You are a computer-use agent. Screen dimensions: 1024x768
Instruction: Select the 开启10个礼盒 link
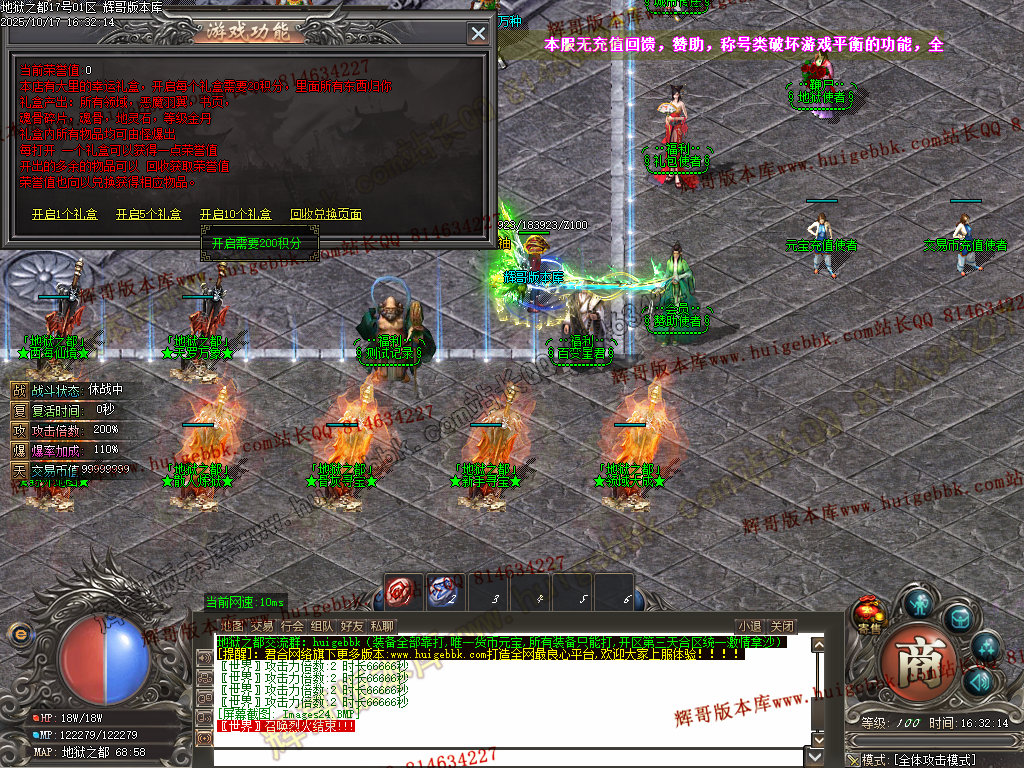click(x=235, y=214)
